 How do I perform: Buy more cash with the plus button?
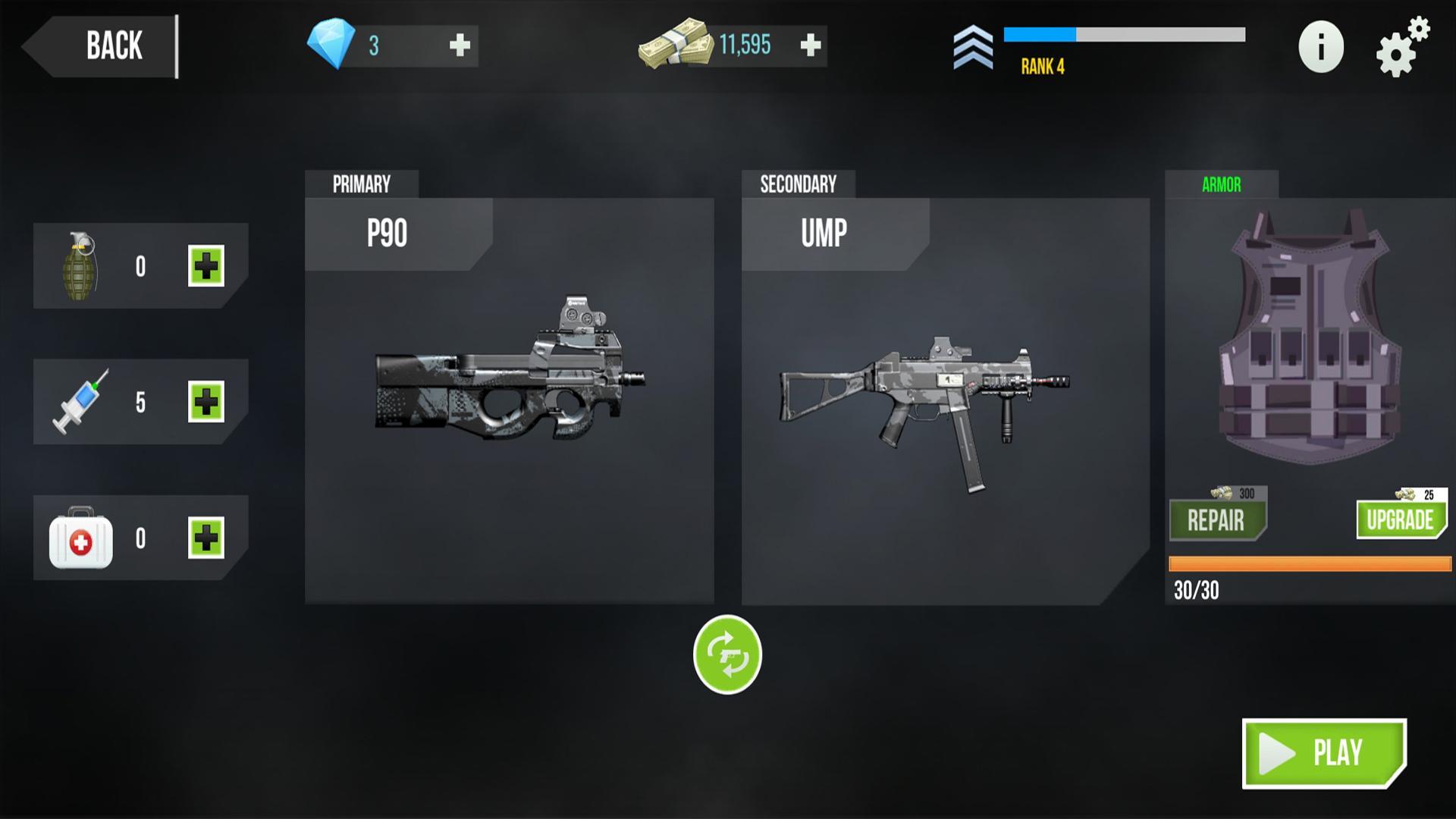tap(810, 45)
